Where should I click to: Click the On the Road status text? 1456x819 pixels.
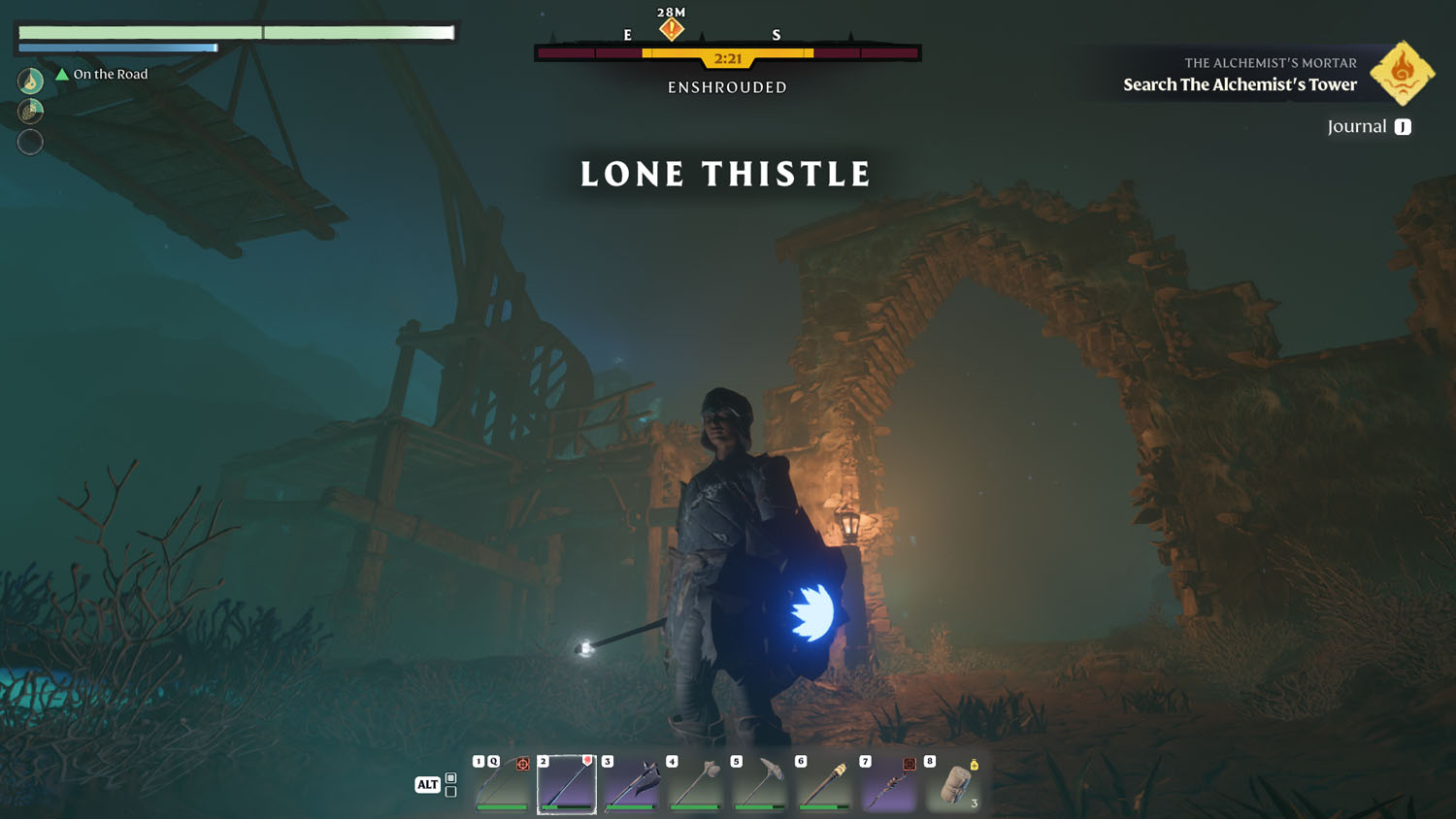coord(110,74)
